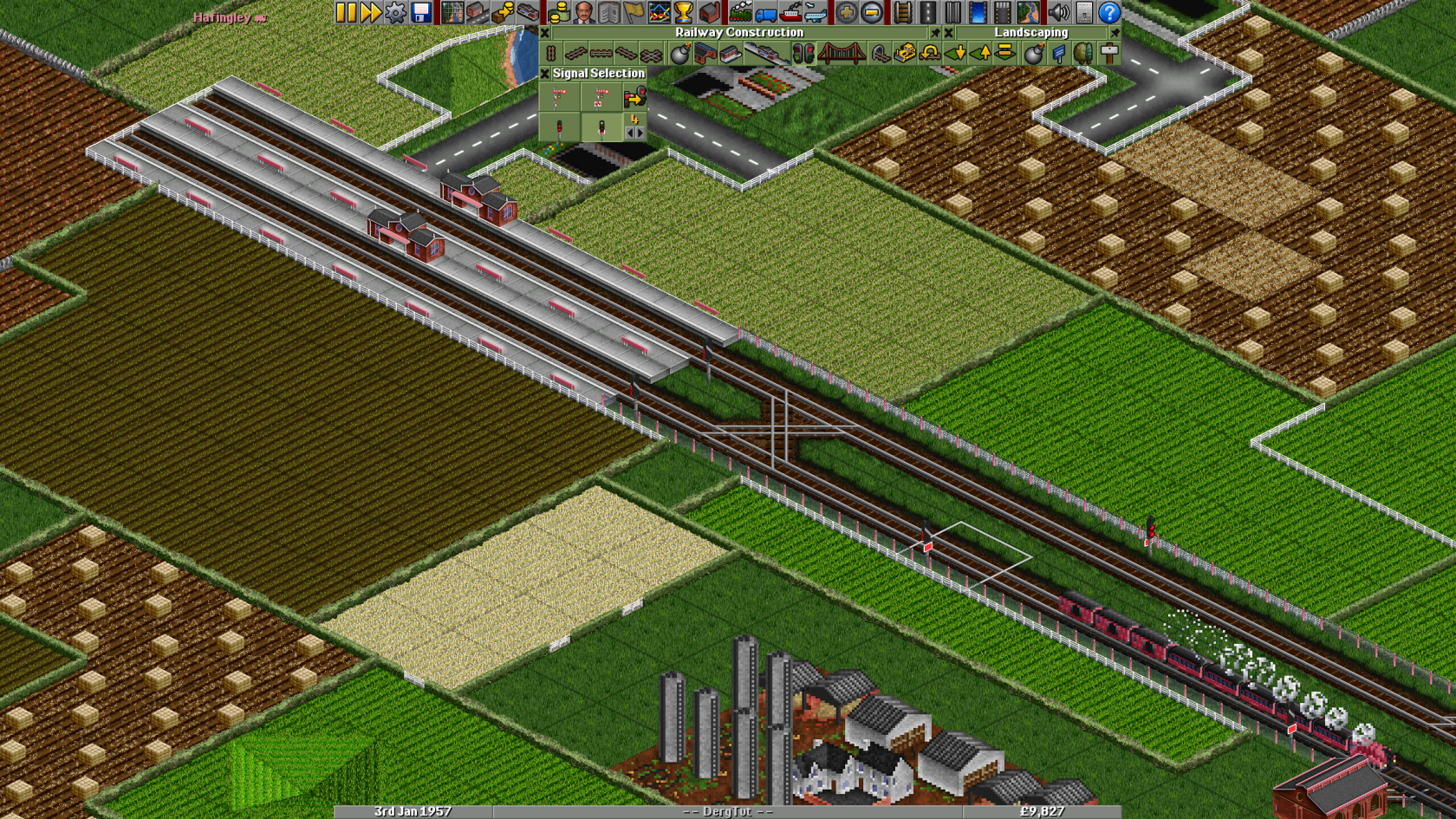1456x819 pixels.
Task: Open the company finances window
Action: click(557, 12)
